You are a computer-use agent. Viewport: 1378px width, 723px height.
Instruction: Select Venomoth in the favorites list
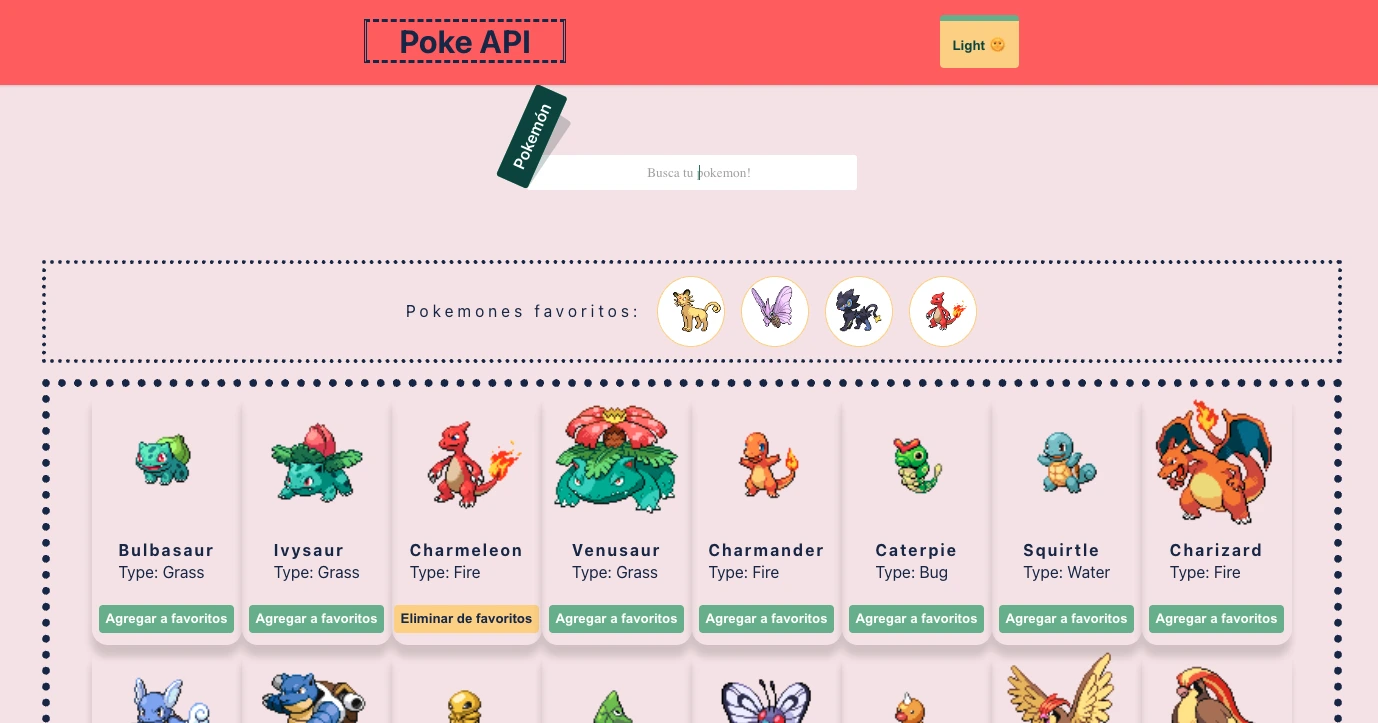click(x=775, y=311)
